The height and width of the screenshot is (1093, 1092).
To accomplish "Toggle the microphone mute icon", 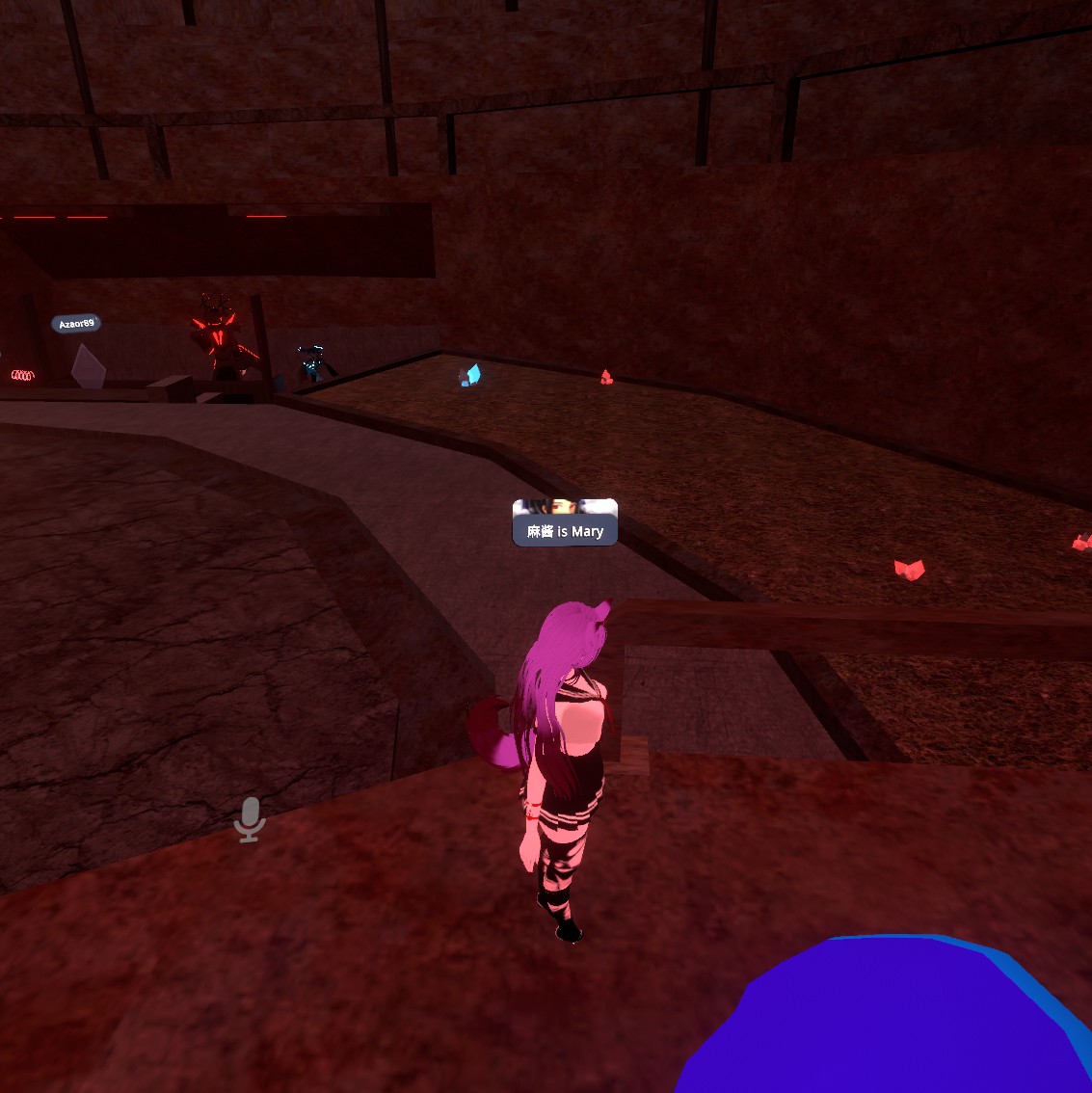I will (x=250, y=819).
